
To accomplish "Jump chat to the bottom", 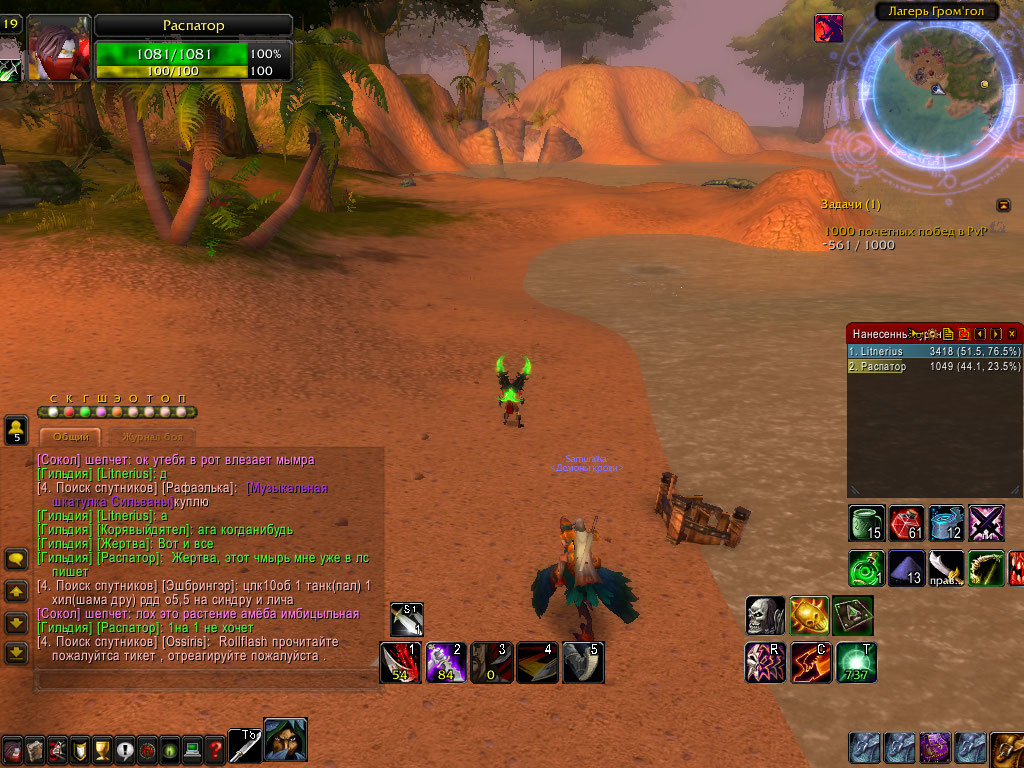I will tap(16, 653).
